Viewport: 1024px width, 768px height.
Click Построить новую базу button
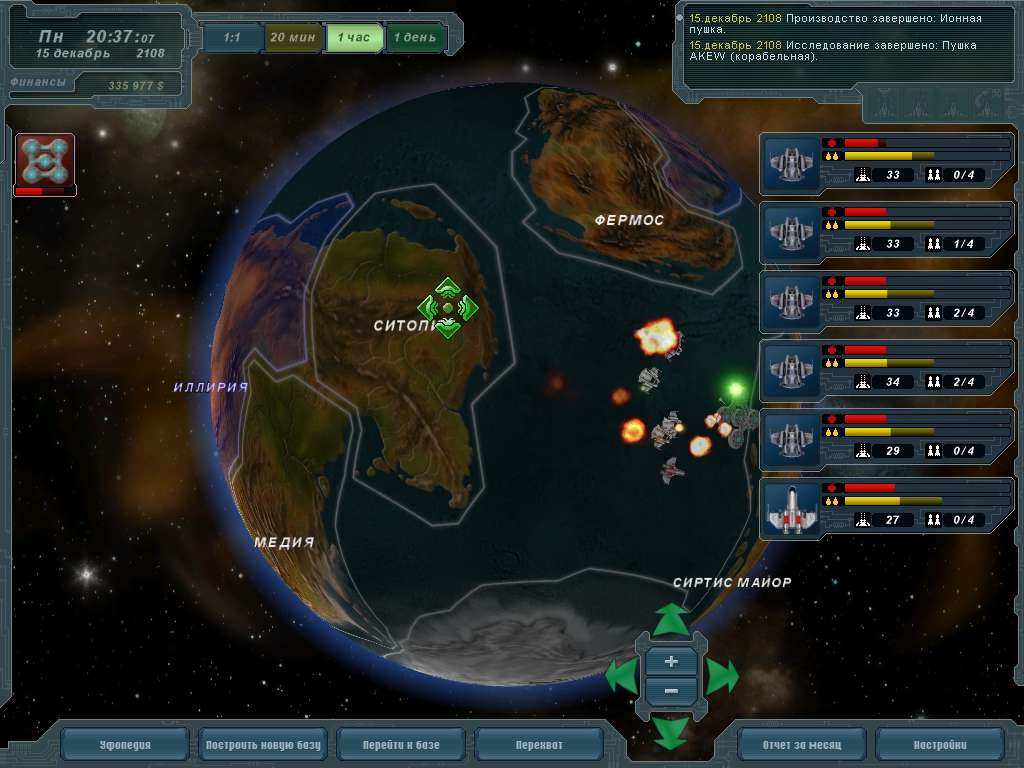[263, 745]
